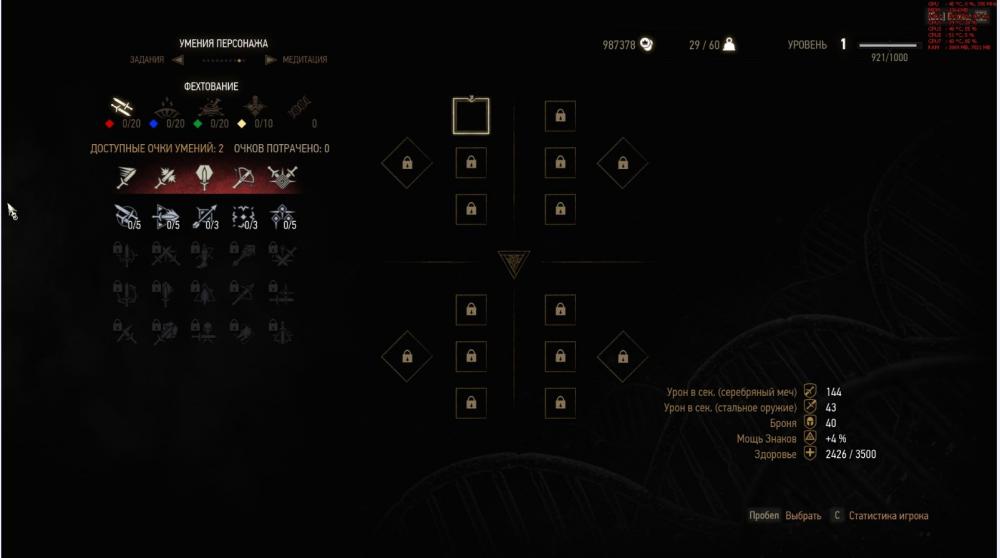
Task: Select the Фехтование crossed swords skill tree
Action: click(x=123, y=107)
